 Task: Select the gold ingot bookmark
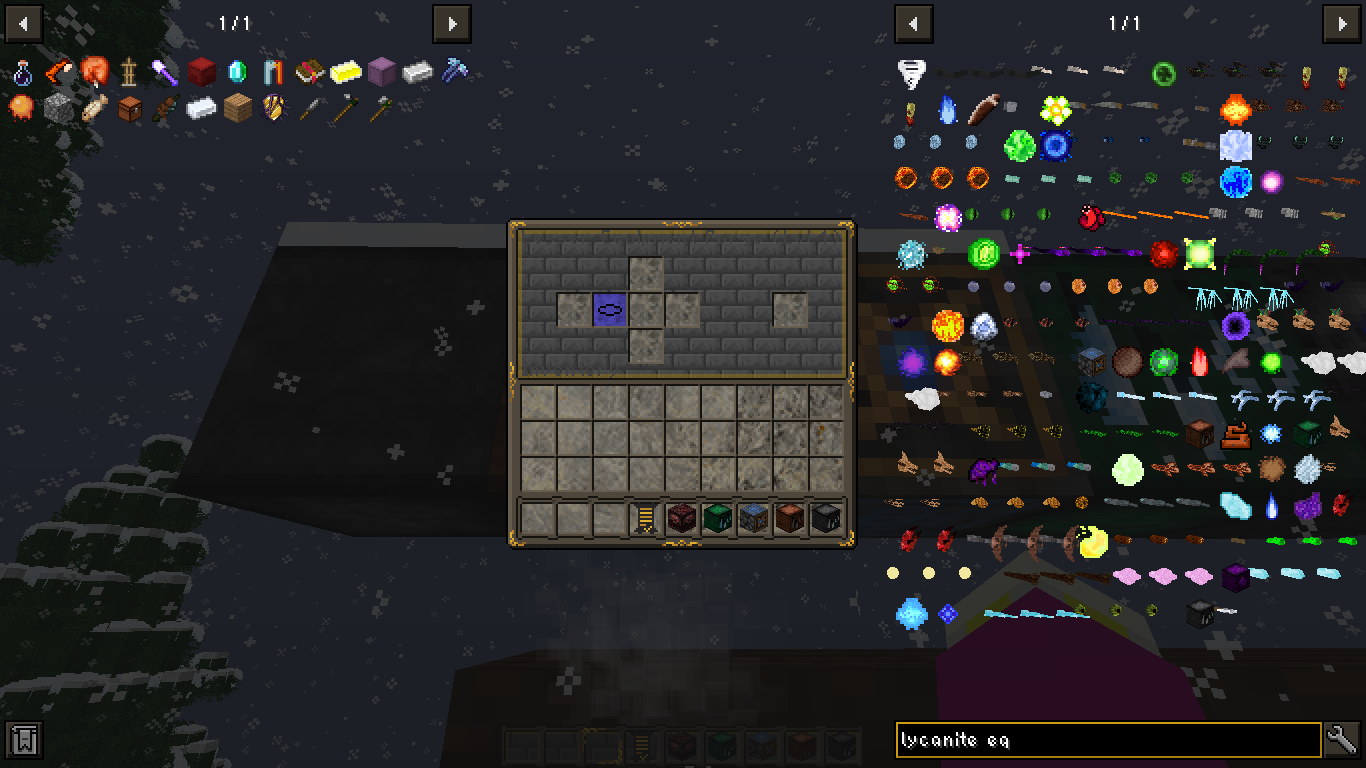[344, 73]
